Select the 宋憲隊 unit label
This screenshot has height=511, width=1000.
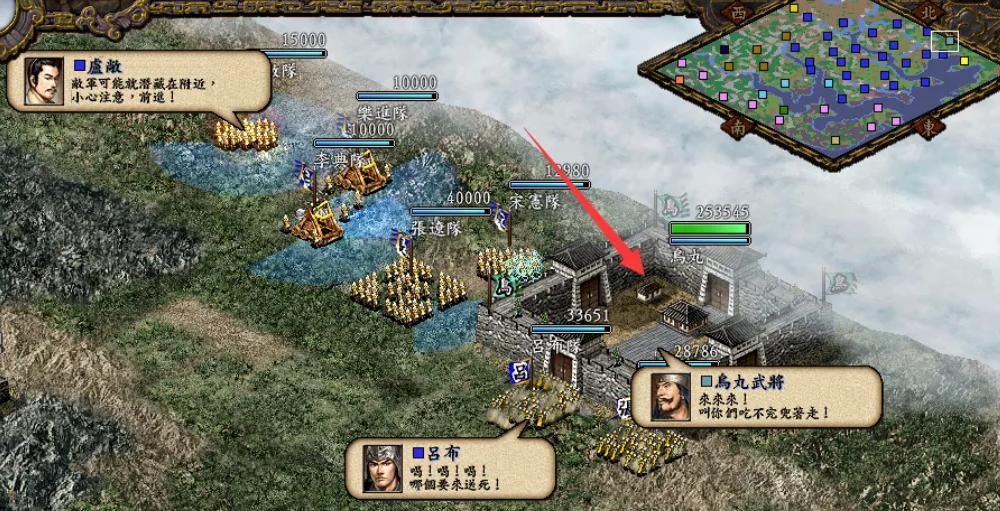(x=533, y=201)
